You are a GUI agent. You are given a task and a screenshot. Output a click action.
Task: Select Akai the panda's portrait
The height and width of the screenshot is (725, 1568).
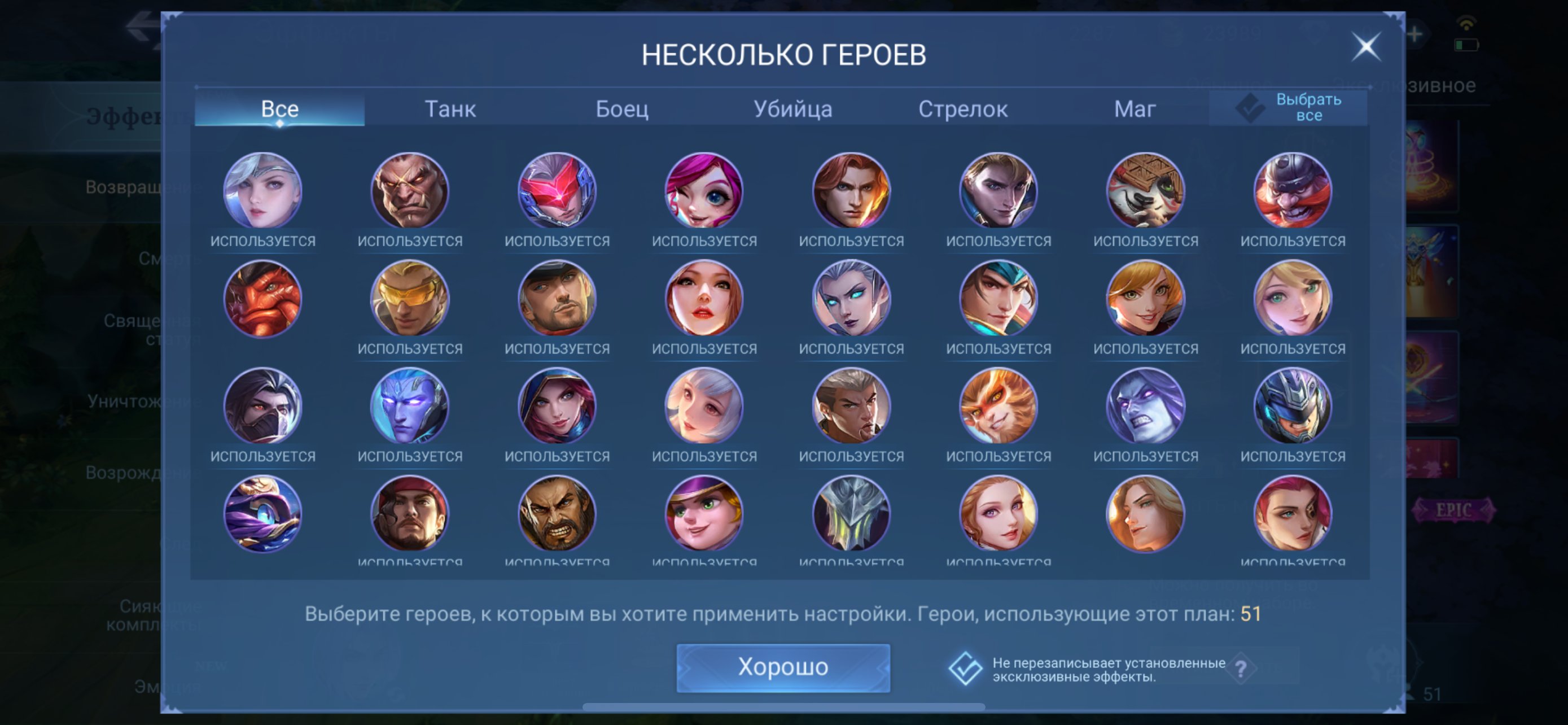point(1145,192)
